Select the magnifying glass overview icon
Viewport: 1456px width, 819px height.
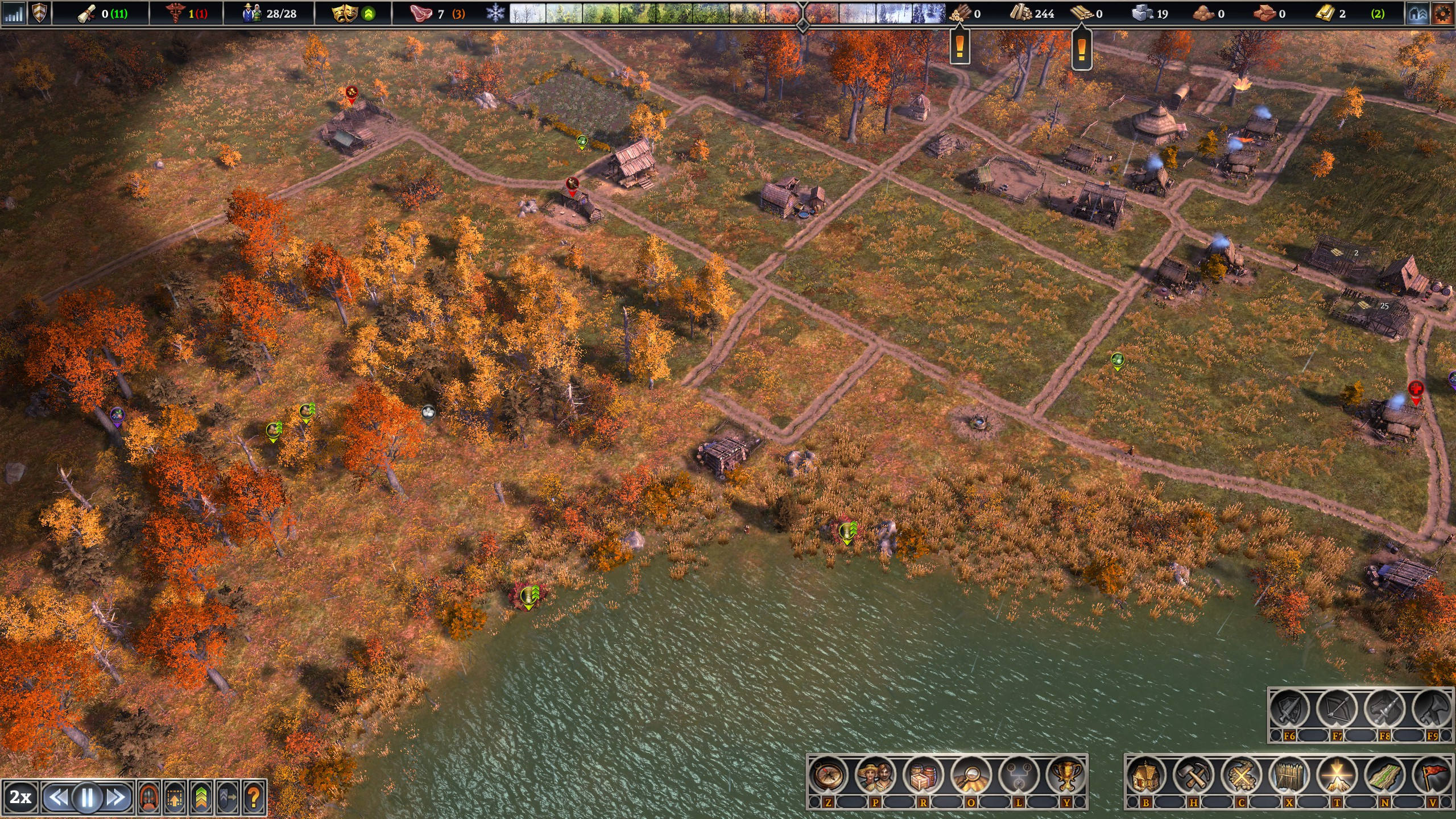point(971,776)
